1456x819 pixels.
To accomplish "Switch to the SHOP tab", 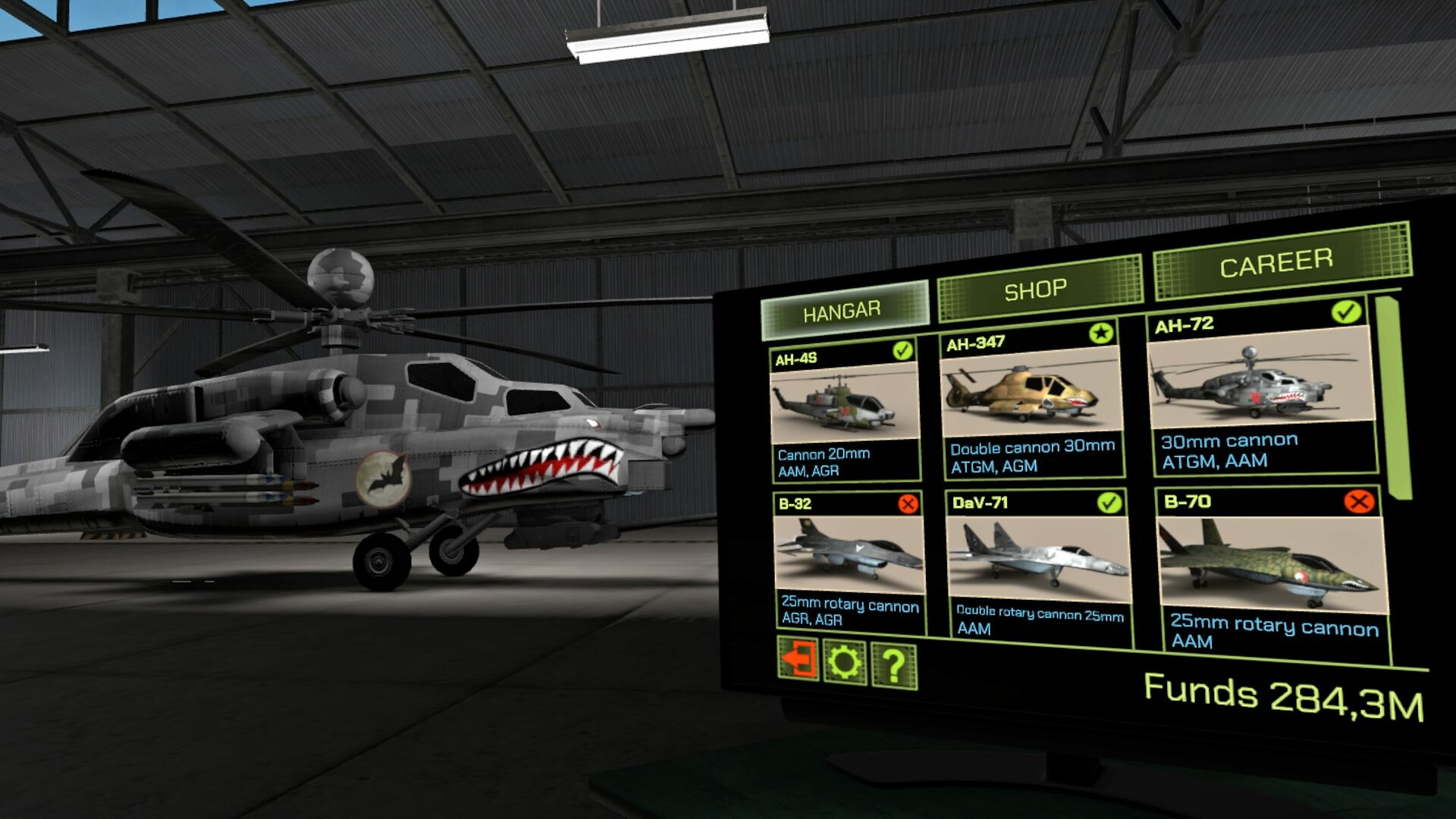I will tap(1034, 287).
